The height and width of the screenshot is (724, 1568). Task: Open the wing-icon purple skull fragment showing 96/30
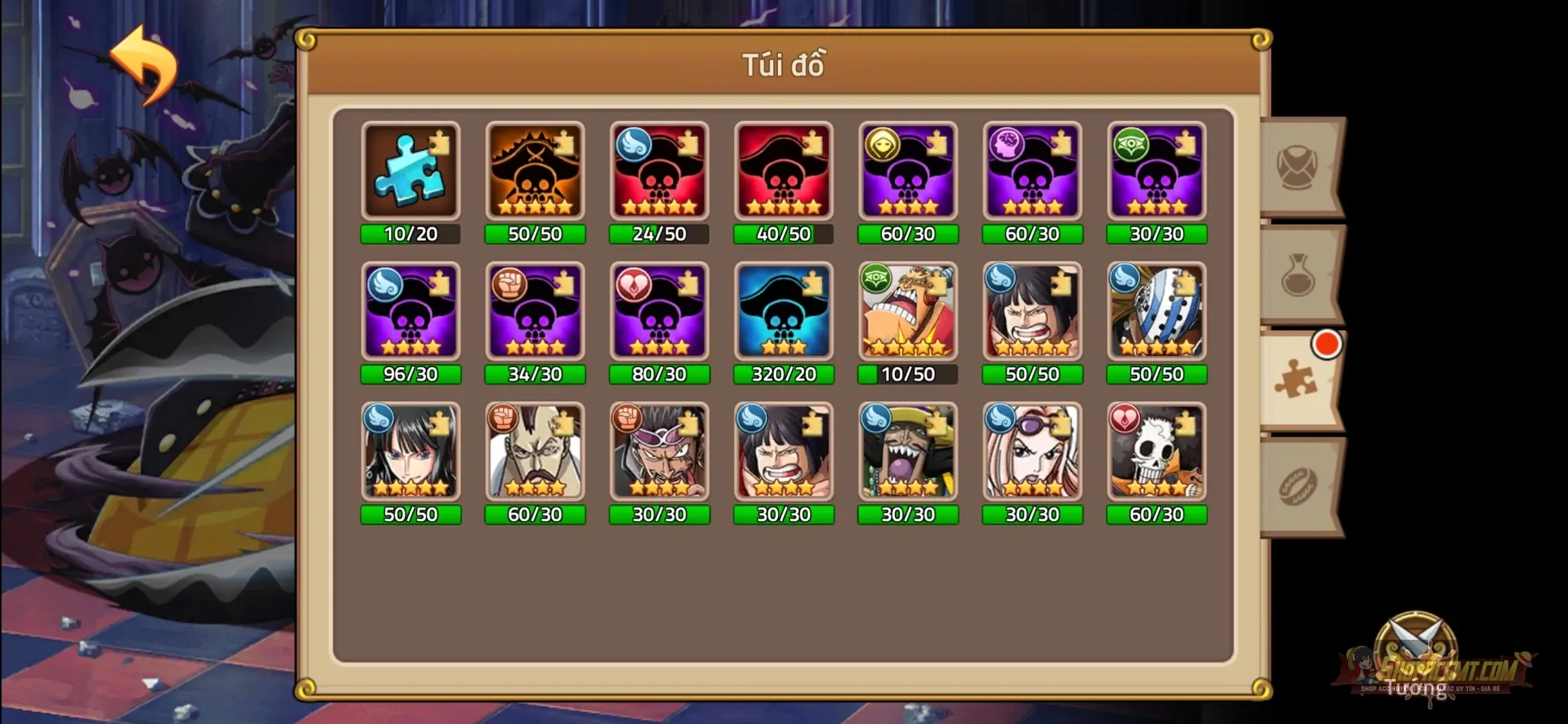pos(411,312)
